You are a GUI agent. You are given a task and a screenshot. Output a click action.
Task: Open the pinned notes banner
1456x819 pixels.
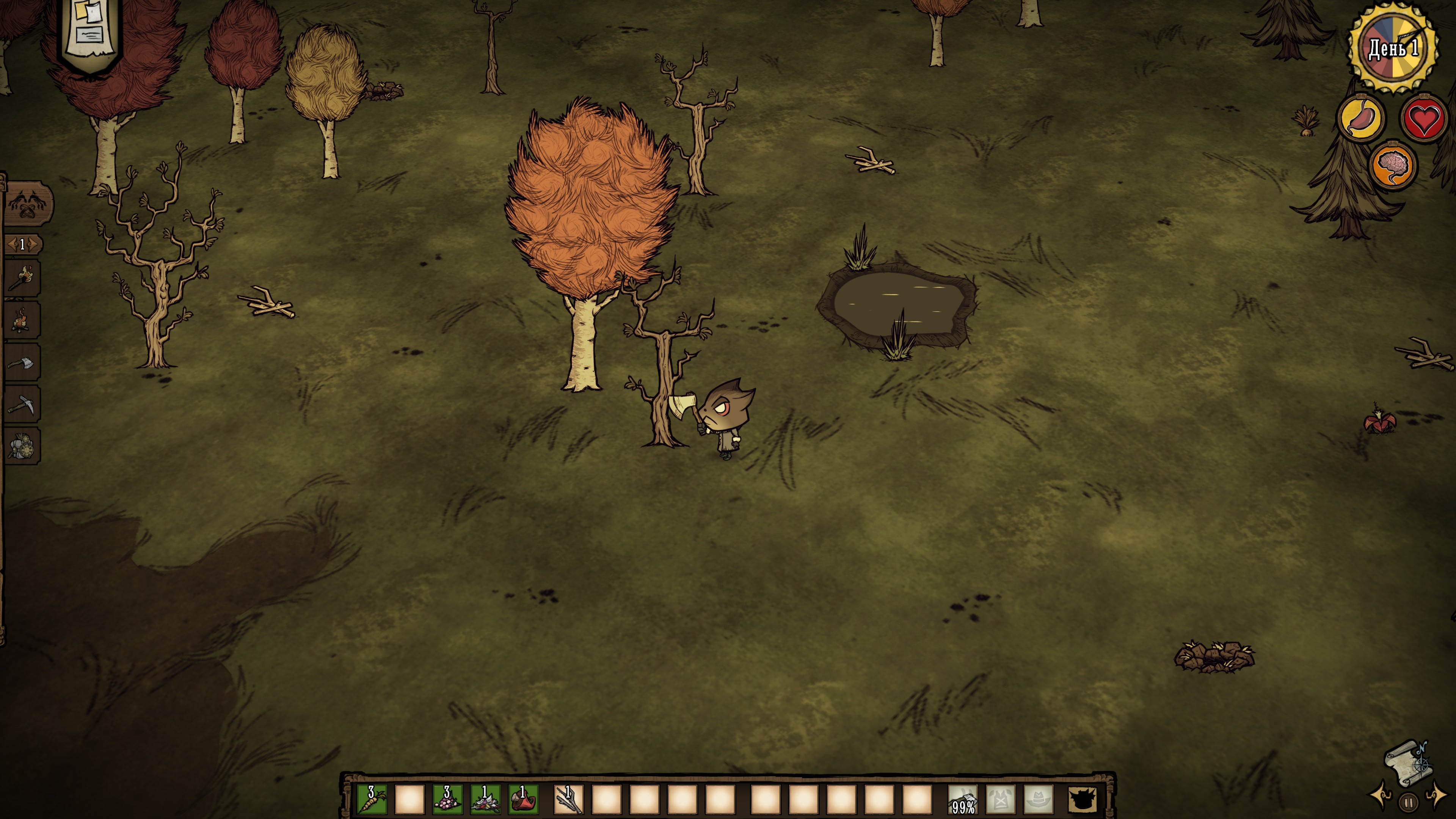click(90, 31)
